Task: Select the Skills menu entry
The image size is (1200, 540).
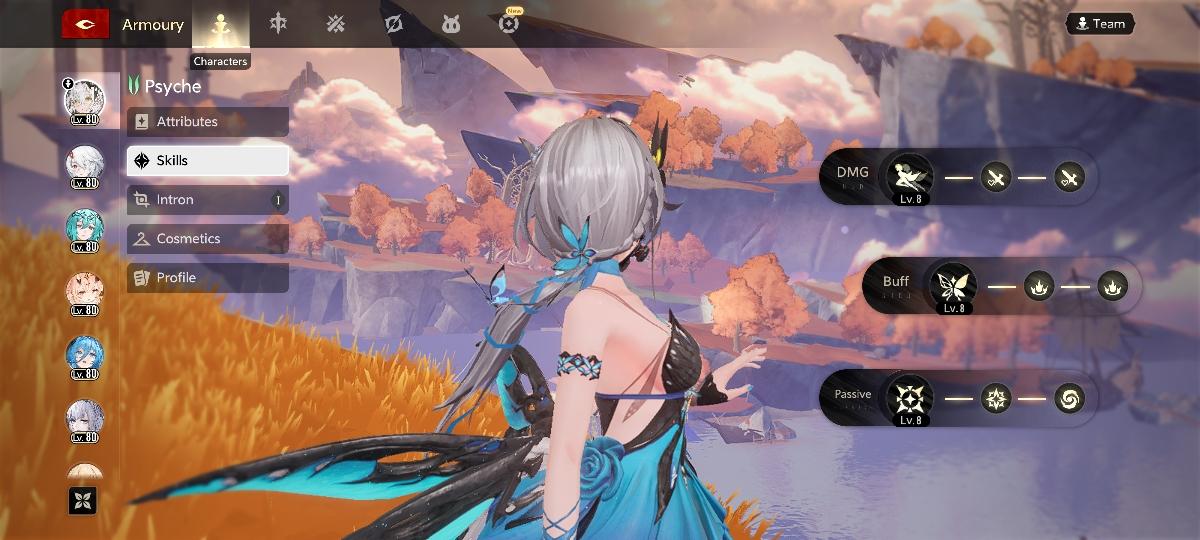Action: 208,160
